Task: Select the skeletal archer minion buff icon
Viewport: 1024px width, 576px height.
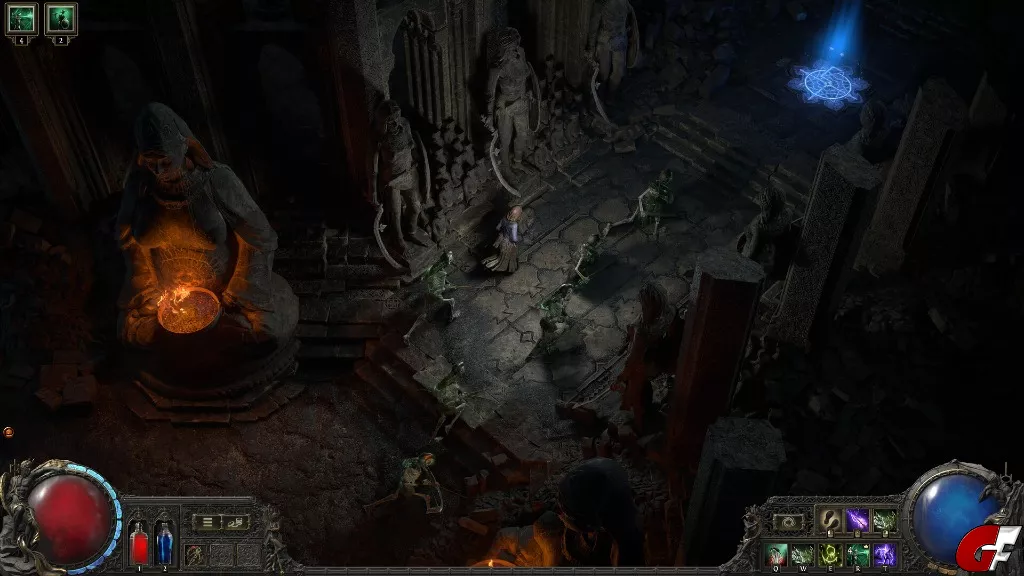Action: pyautogui.click(x=21, y=17)
